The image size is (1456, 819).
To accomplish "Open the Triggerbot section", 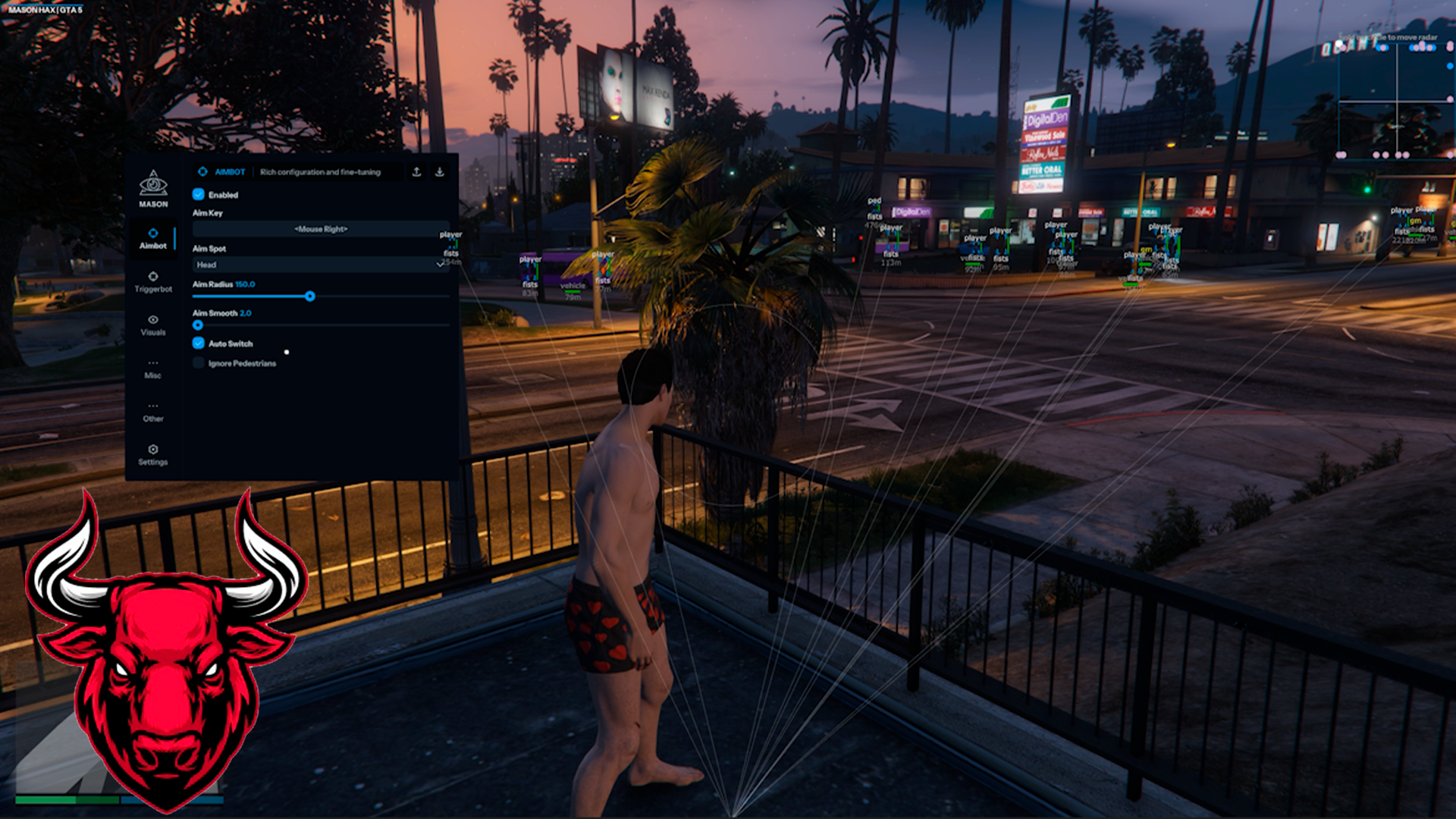I will 153,281.
